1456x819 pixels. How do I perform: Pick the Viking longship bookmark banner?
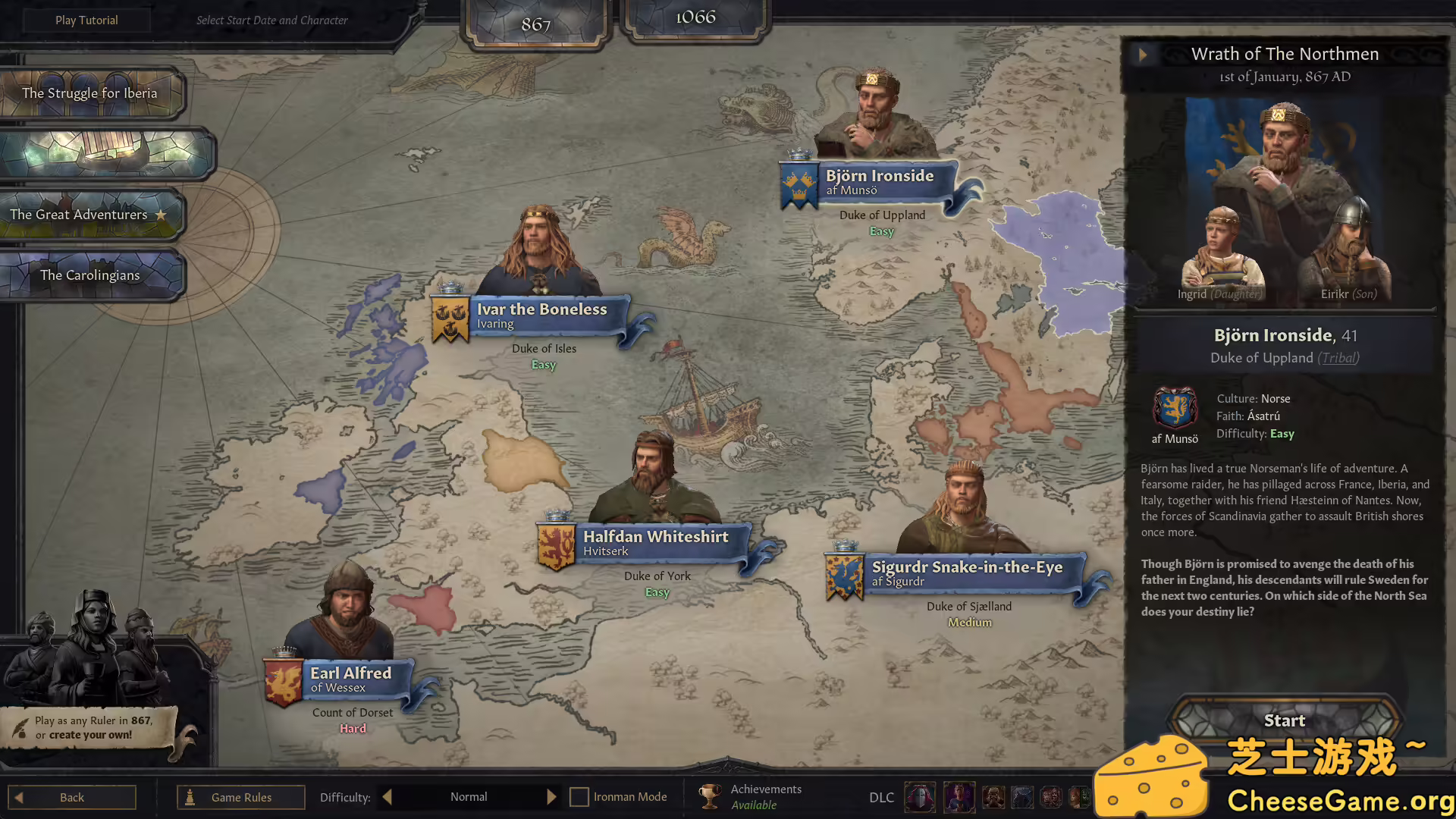click(106, 154)
